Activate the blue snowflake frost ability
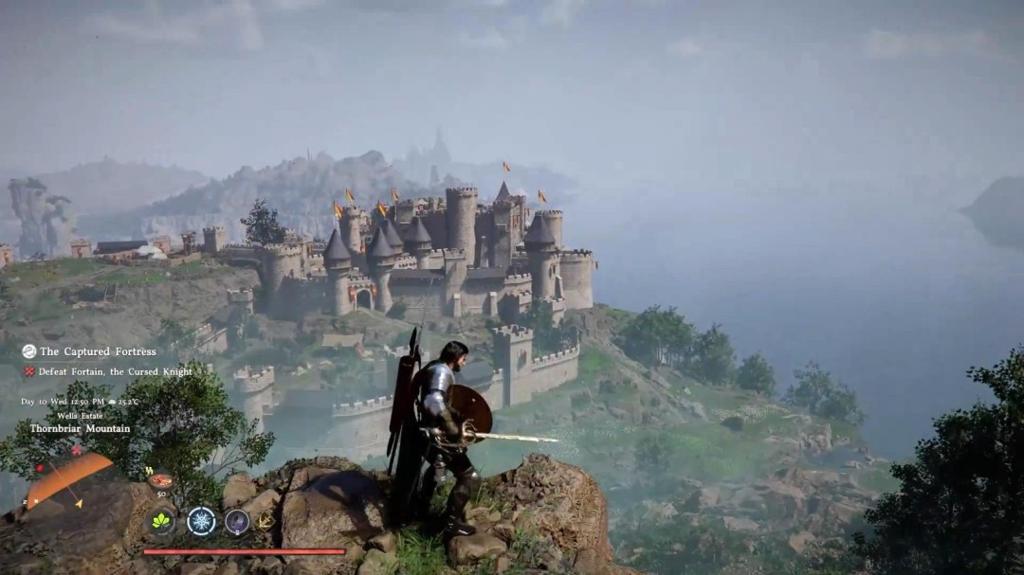1024x575 pixels. point(201,520)
